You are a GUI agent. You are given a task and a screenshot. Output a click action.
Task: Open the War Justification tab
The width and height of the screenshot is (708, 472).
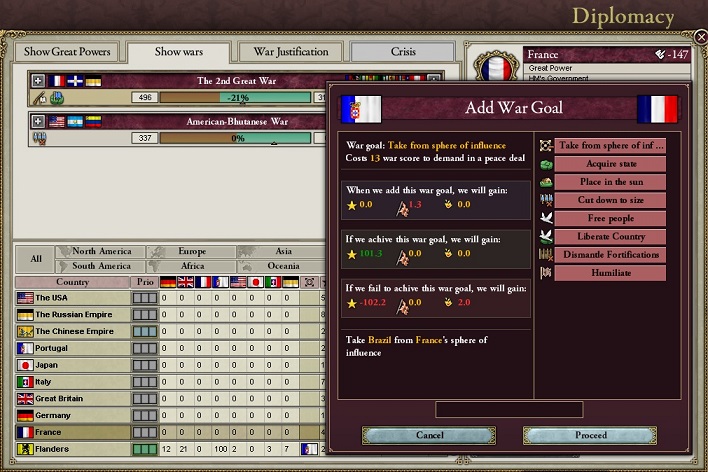point(290,52)
